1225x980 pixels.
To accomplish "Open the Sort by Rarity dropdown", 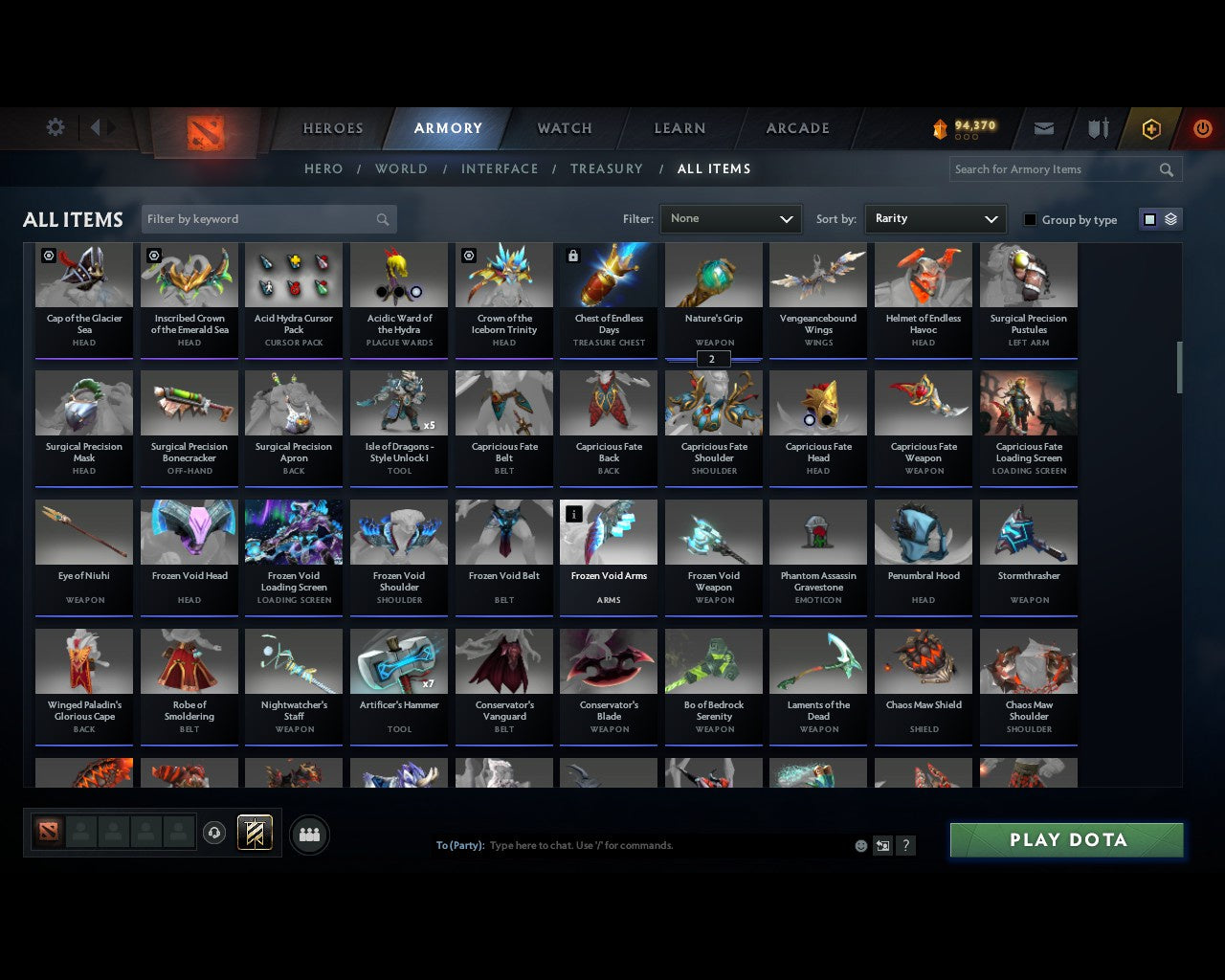I will point(935,218).
